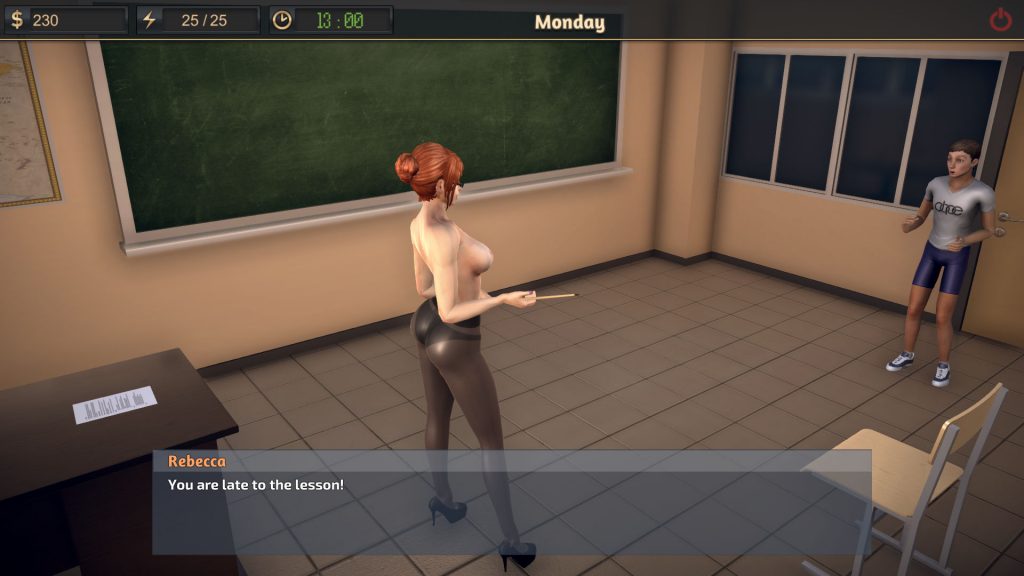Click the red power icon
The width and height of the screenshot is (1024, 576).
pyautogui.click(x=1000, y=19)
